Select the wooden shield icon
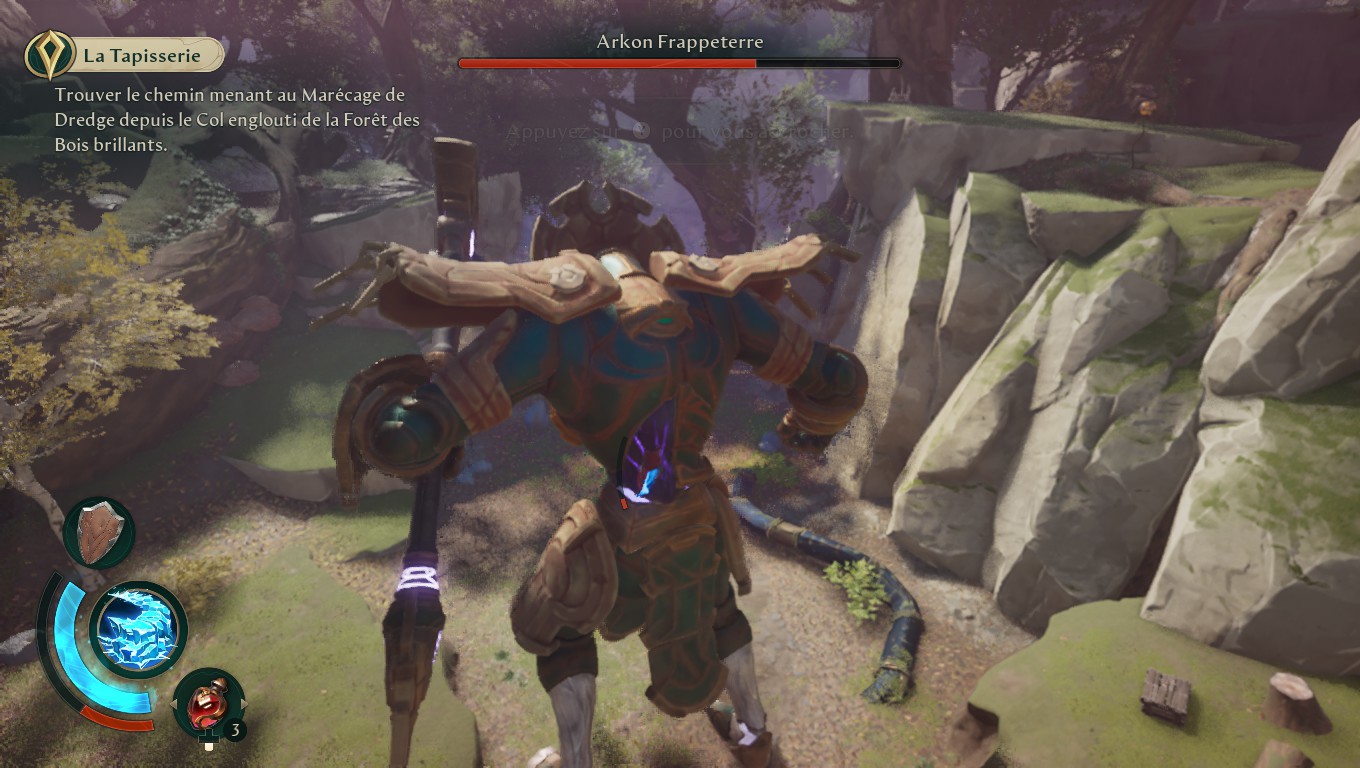1360x768 pixels. click(x=98, y=532)
